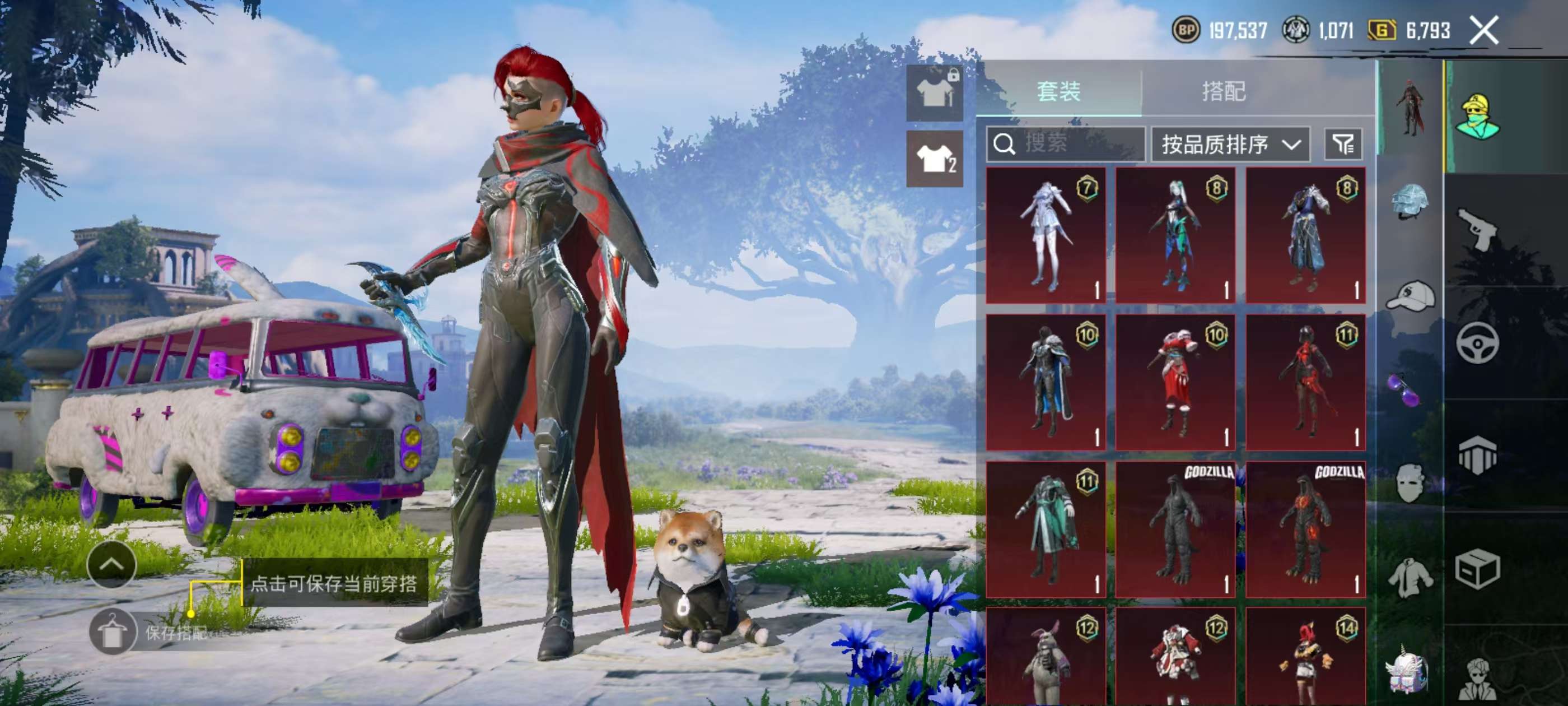Select the bunny costume level 12
This screenshot has width=1568, height=706.
[1046, 658]
